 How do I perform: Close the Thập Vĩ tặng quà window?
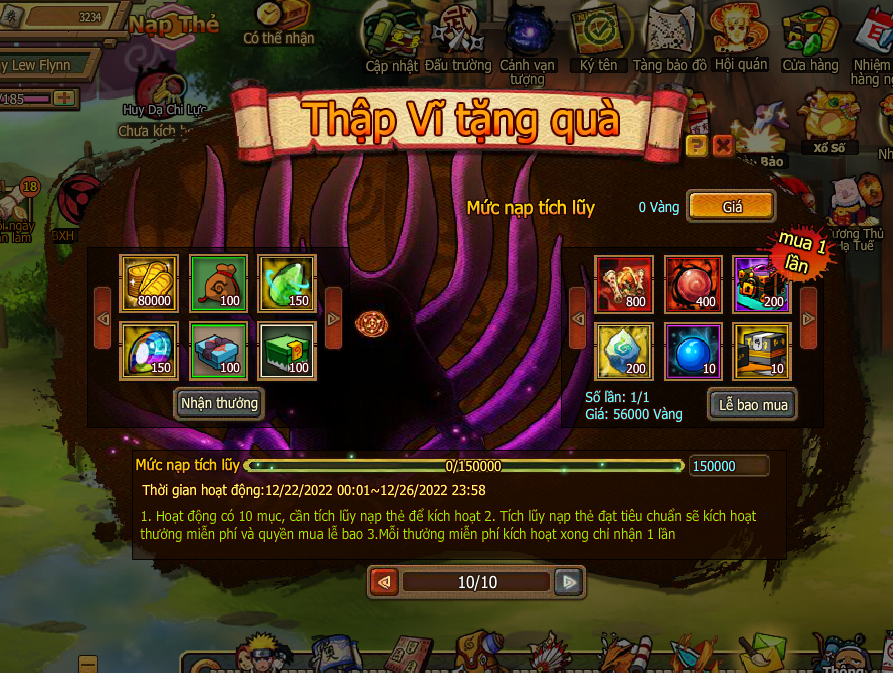(723, 147)
